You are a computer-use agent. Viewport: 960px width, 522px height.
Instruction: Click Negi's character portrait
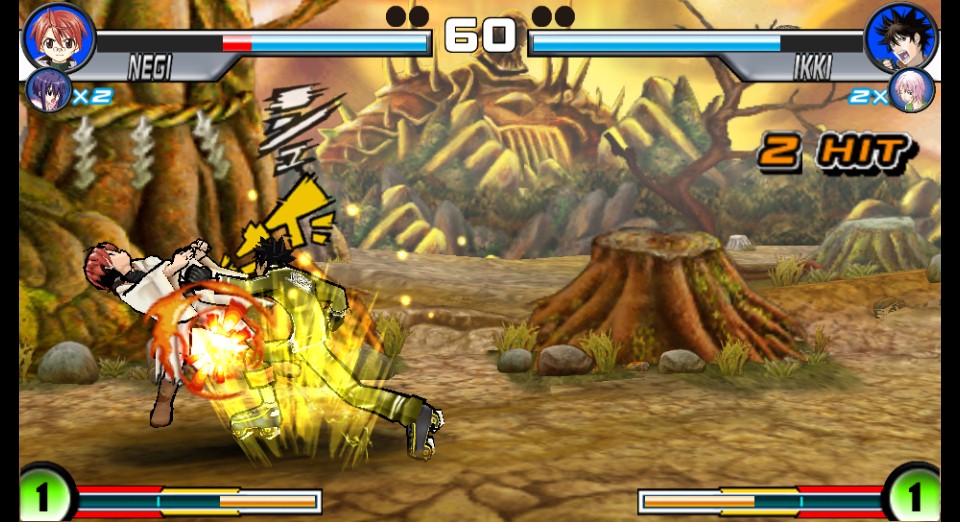pyautogui.click(x=58, y=38)
